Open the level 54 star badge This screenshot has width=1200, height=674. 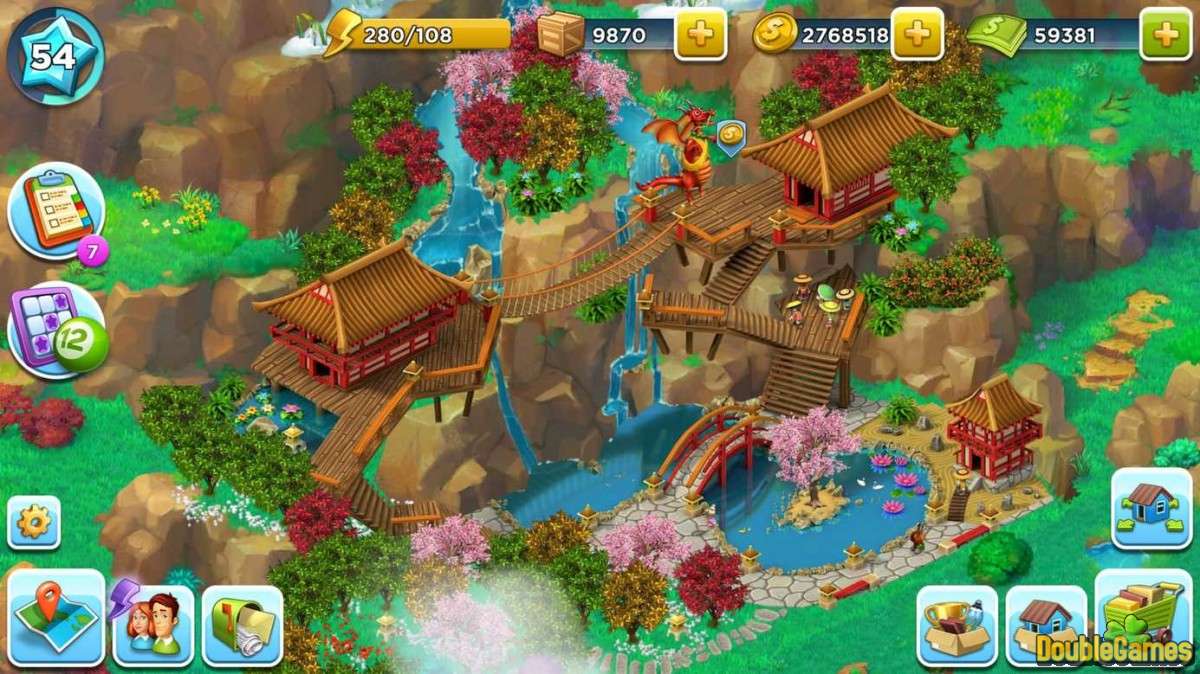[54, 57]
